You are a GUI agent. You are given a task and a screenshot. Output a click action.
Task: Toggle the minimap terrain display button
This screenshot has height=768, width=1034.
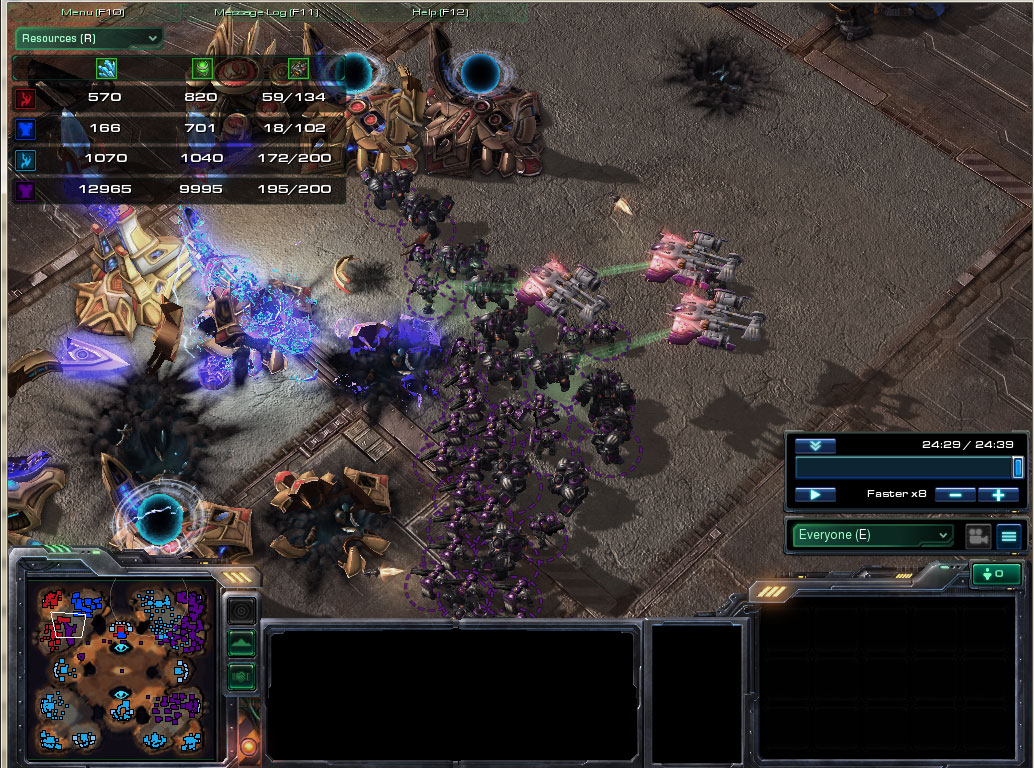(242, 643)
